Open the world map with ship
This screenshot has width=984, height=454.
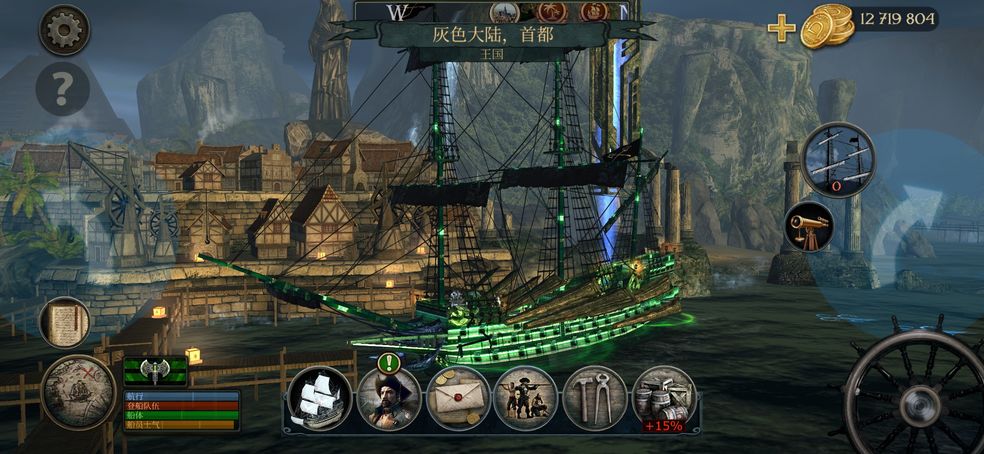[77, 391]
